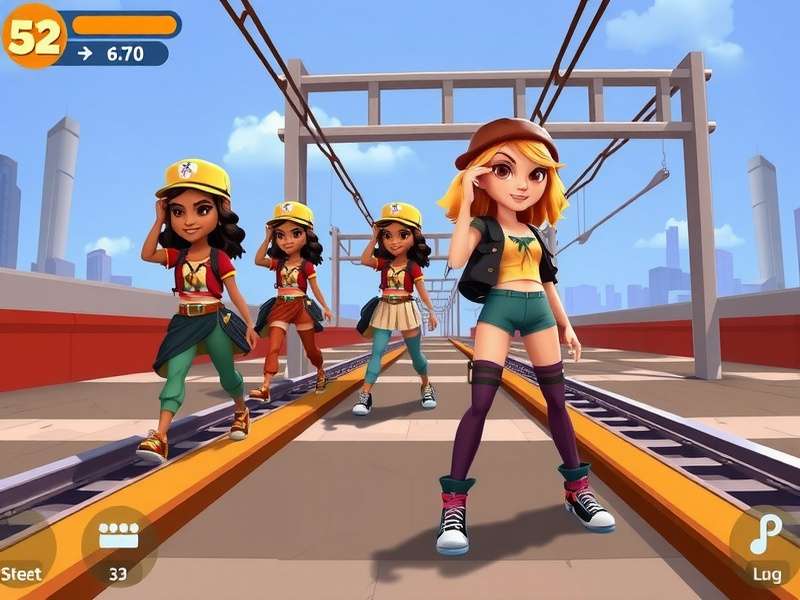Select the Lug music note button
Image resolution: width=800 pixels, height=600 pixels.
tap(768, 545)
